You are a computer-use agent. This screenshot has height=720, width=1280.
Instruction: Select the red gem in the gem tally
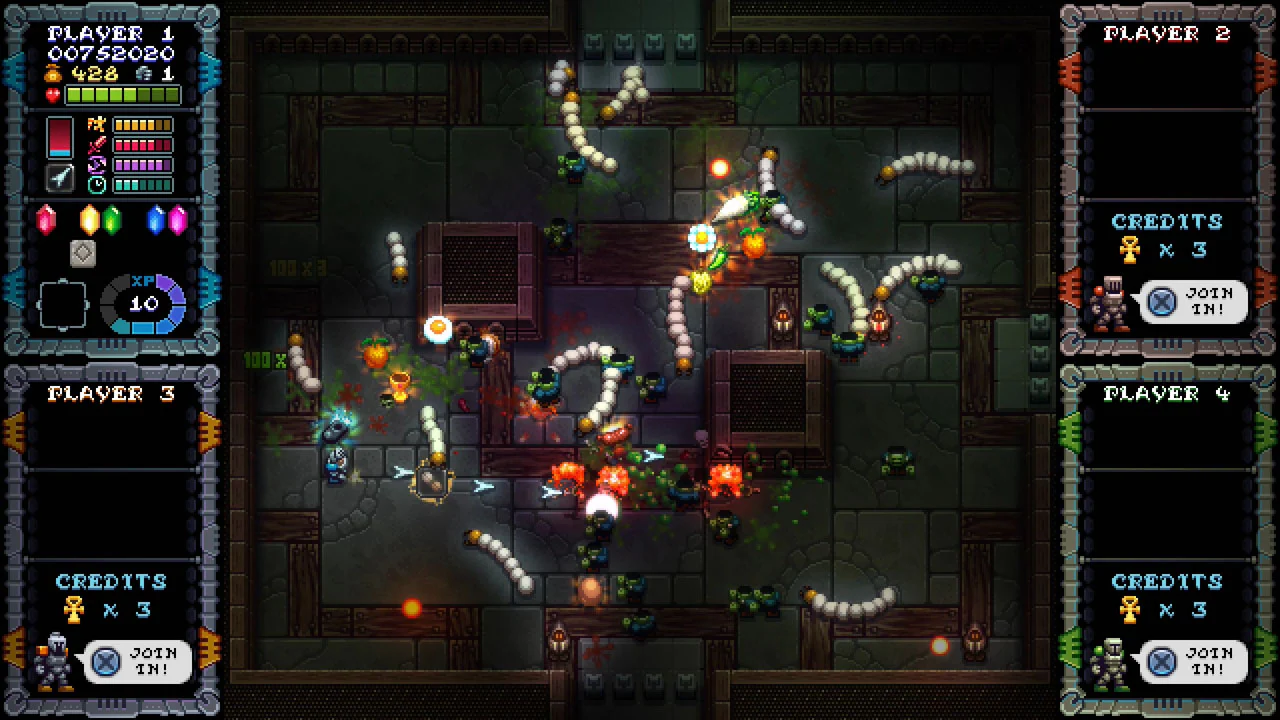point(46,220)
